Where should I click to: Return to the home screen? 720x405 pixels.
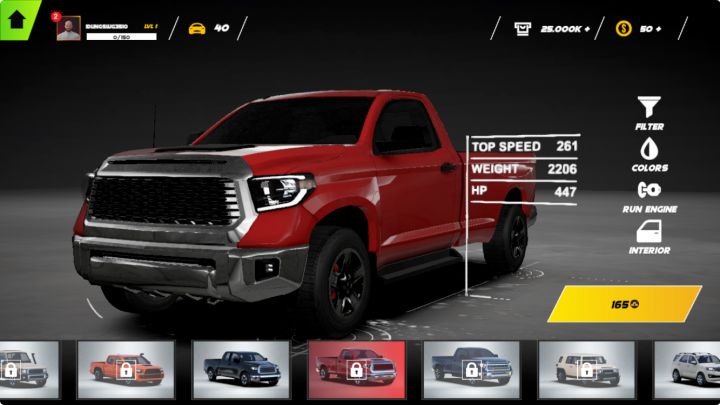[x=17, y=17]
